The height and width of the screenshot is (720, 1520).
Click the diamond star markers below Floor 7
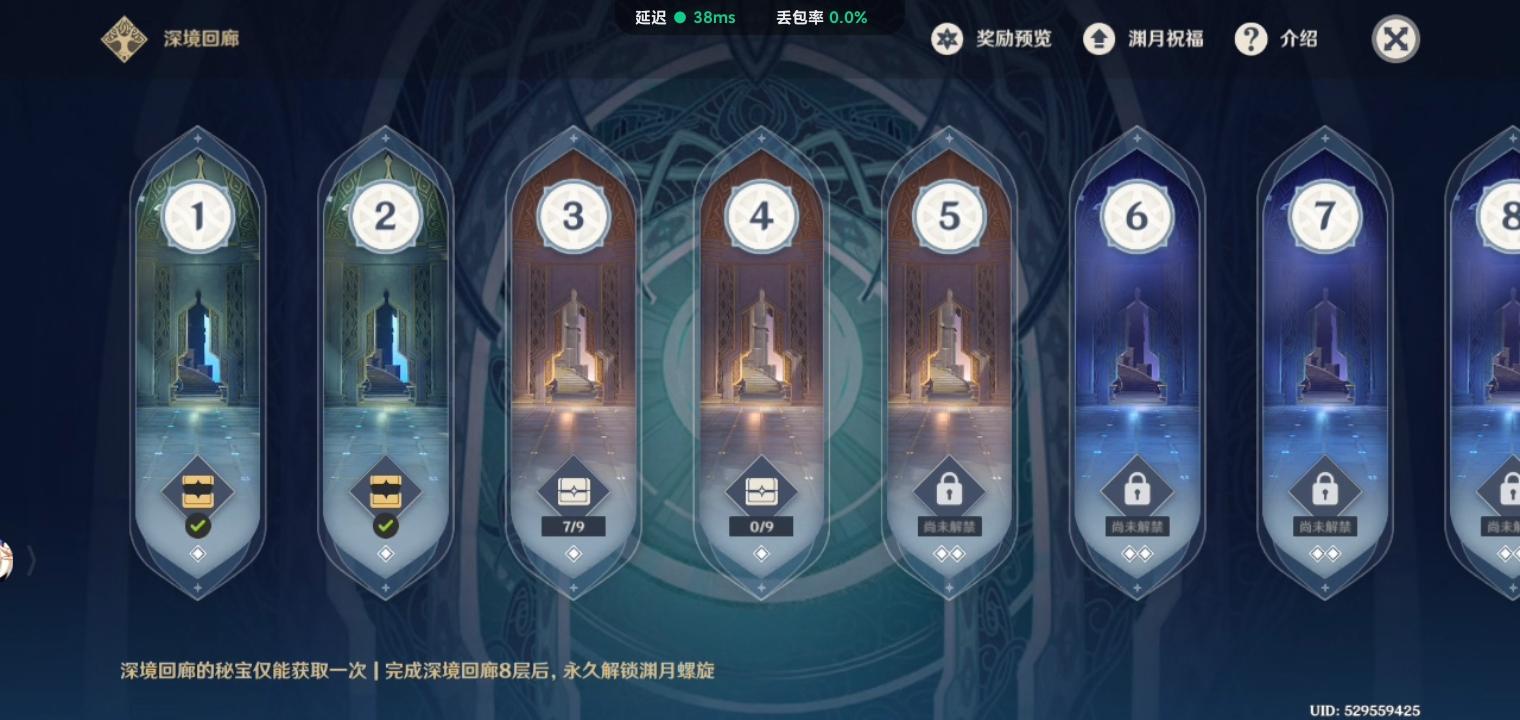[x=1325, y=551]
